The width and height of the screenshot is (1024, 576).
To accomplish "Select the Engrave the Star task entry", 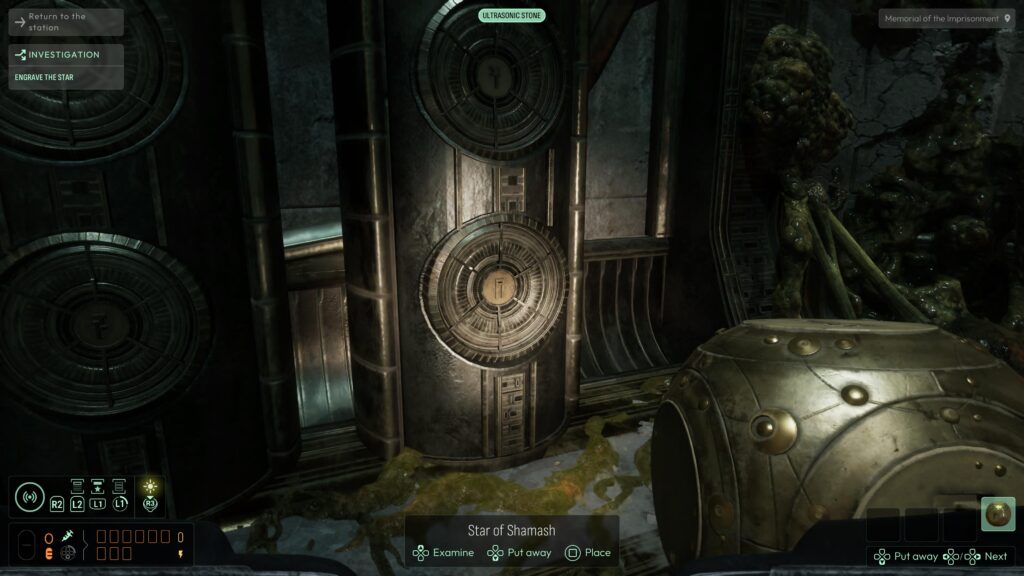I will pyautogui.click(x=66, y=77).
